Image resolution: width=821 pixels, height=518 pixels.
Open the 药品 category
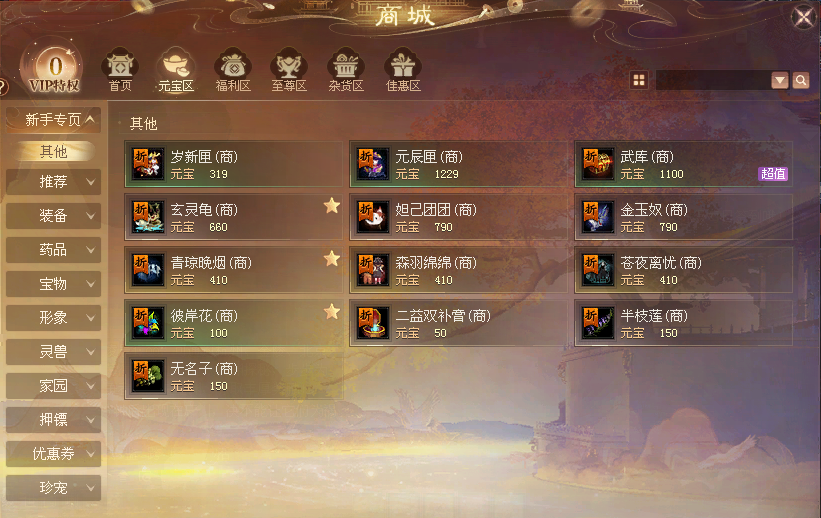(53, 250)
